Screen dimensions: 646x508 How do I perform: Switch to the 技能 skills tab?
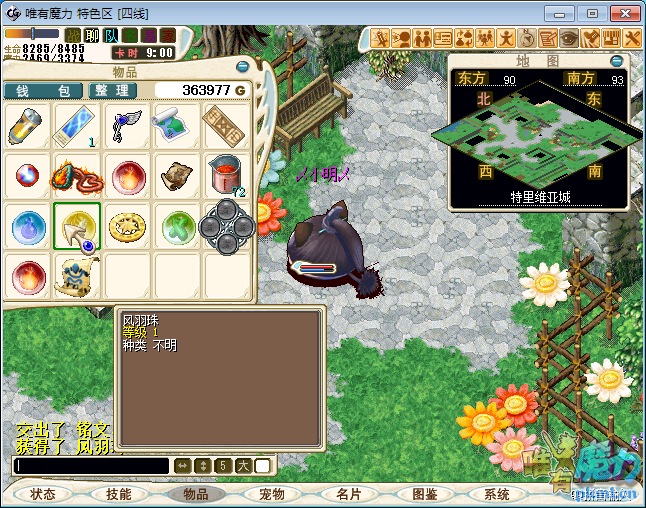[119, 494]
